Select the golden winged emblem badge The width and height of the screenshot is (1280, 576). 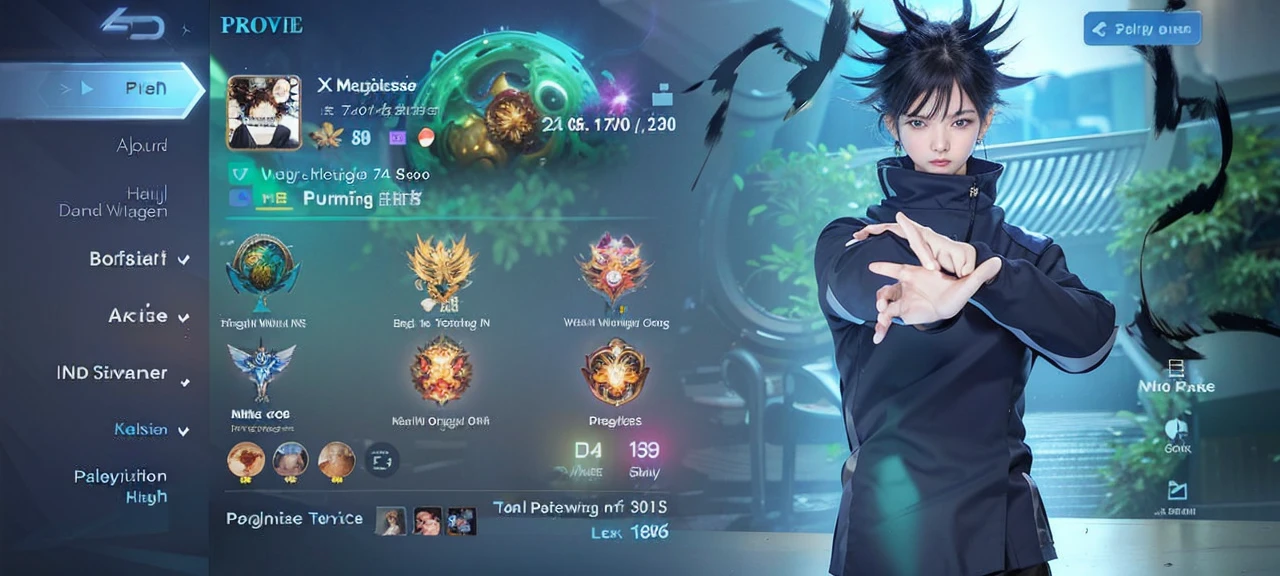[441, 269]
